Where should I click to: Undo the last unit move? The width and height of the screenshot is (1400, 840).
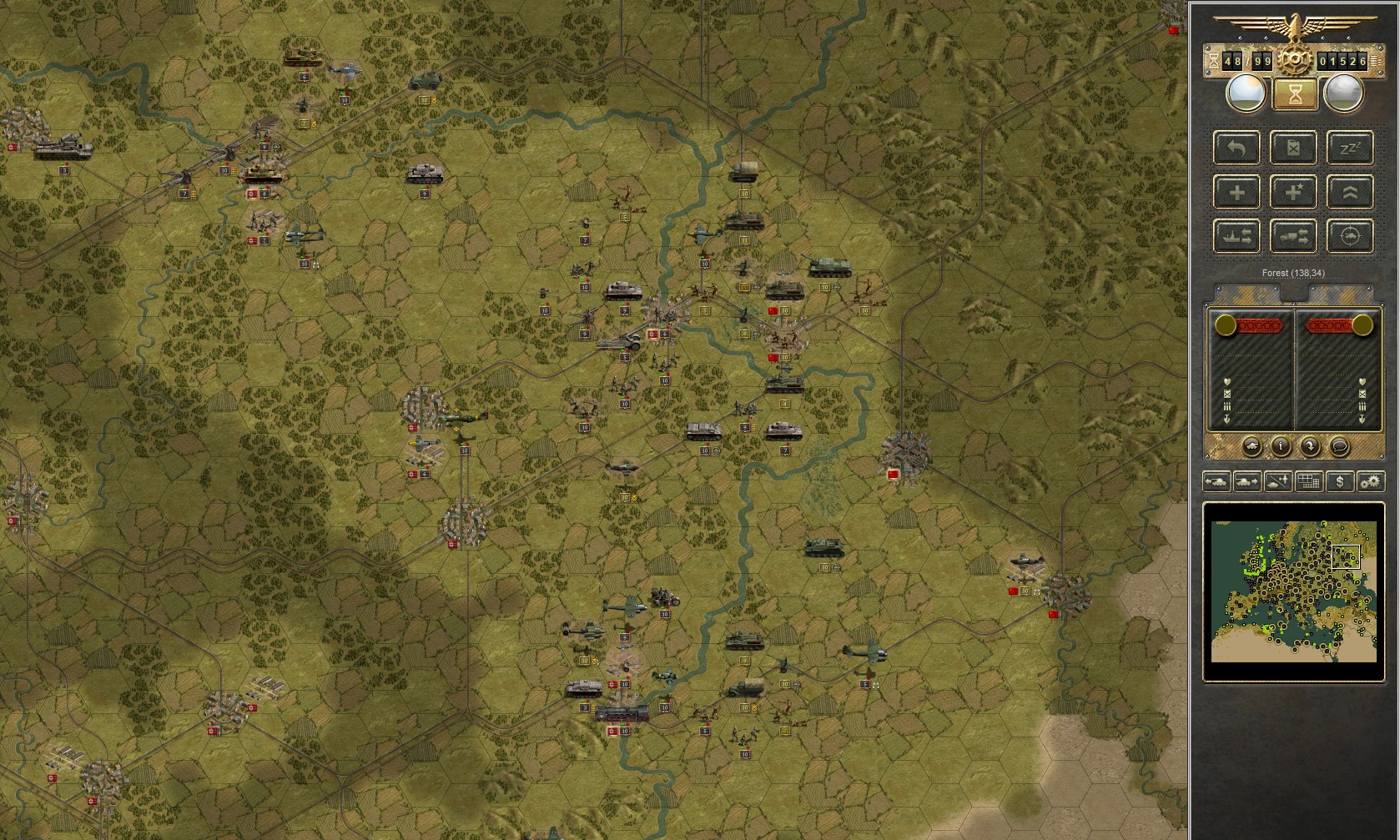click(1236, 148)
